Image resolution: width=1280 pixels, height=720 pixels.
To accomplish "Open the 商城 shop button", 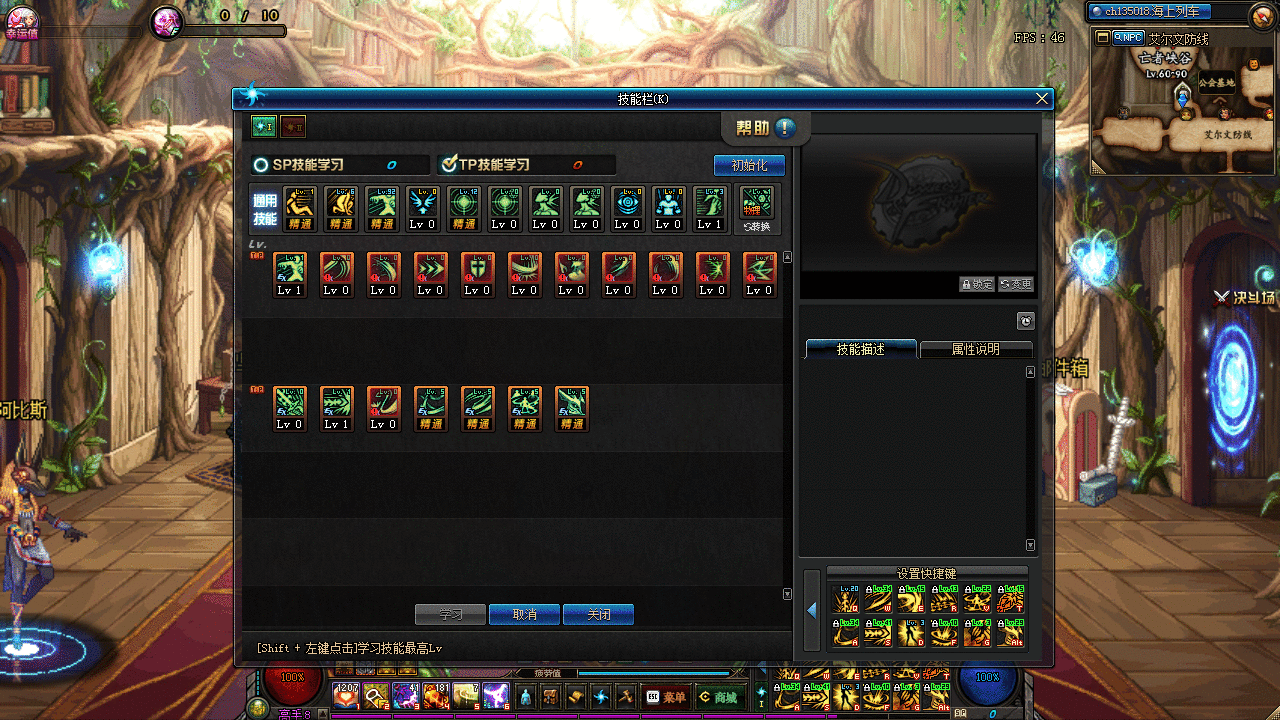I will coord(721,696).
